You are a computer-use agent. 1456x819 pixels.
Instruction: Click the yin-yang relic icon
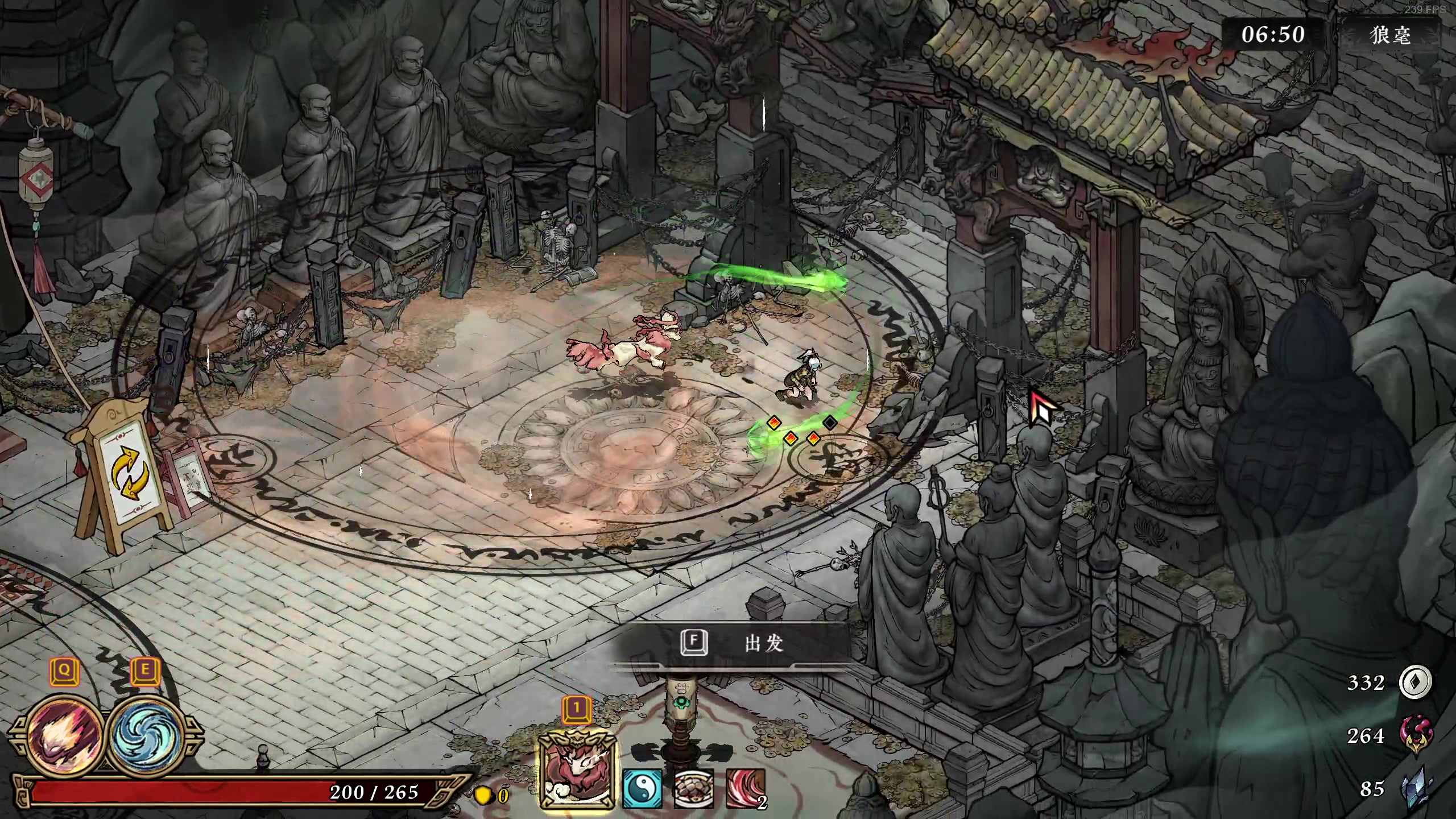coord(643,788)
